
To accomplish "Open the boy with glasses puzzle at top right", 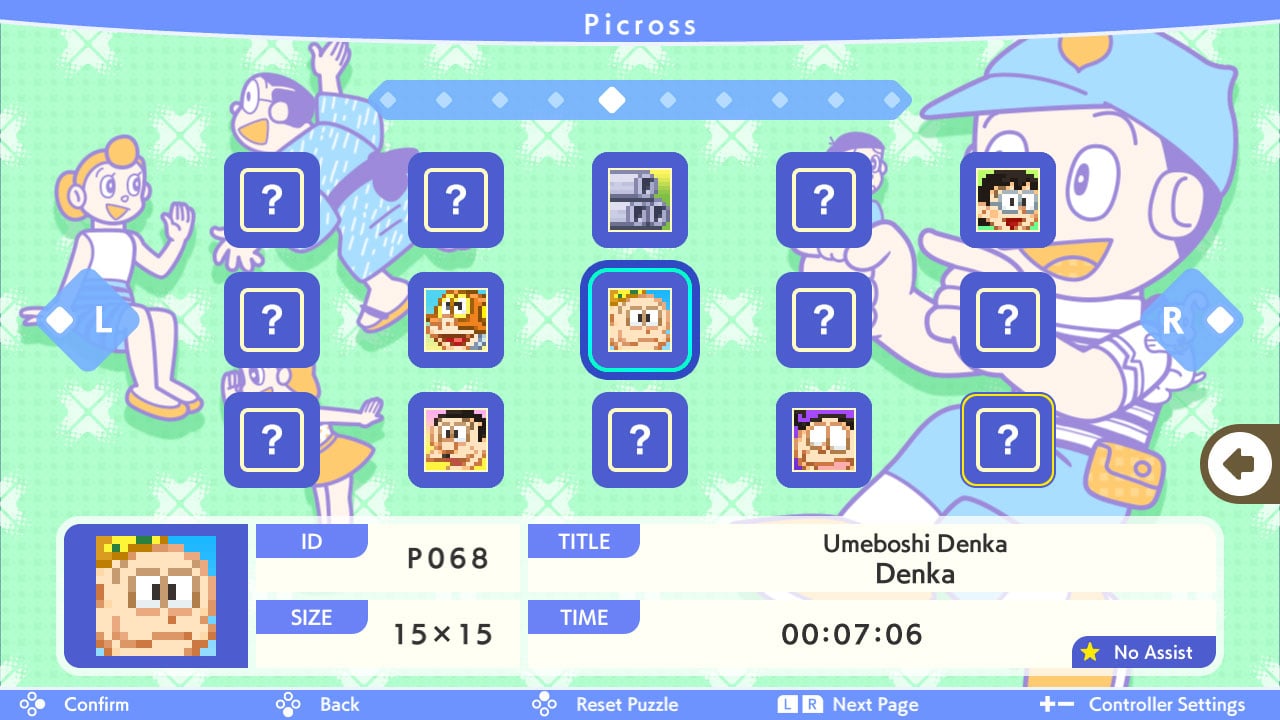I will coord(1008,201).
